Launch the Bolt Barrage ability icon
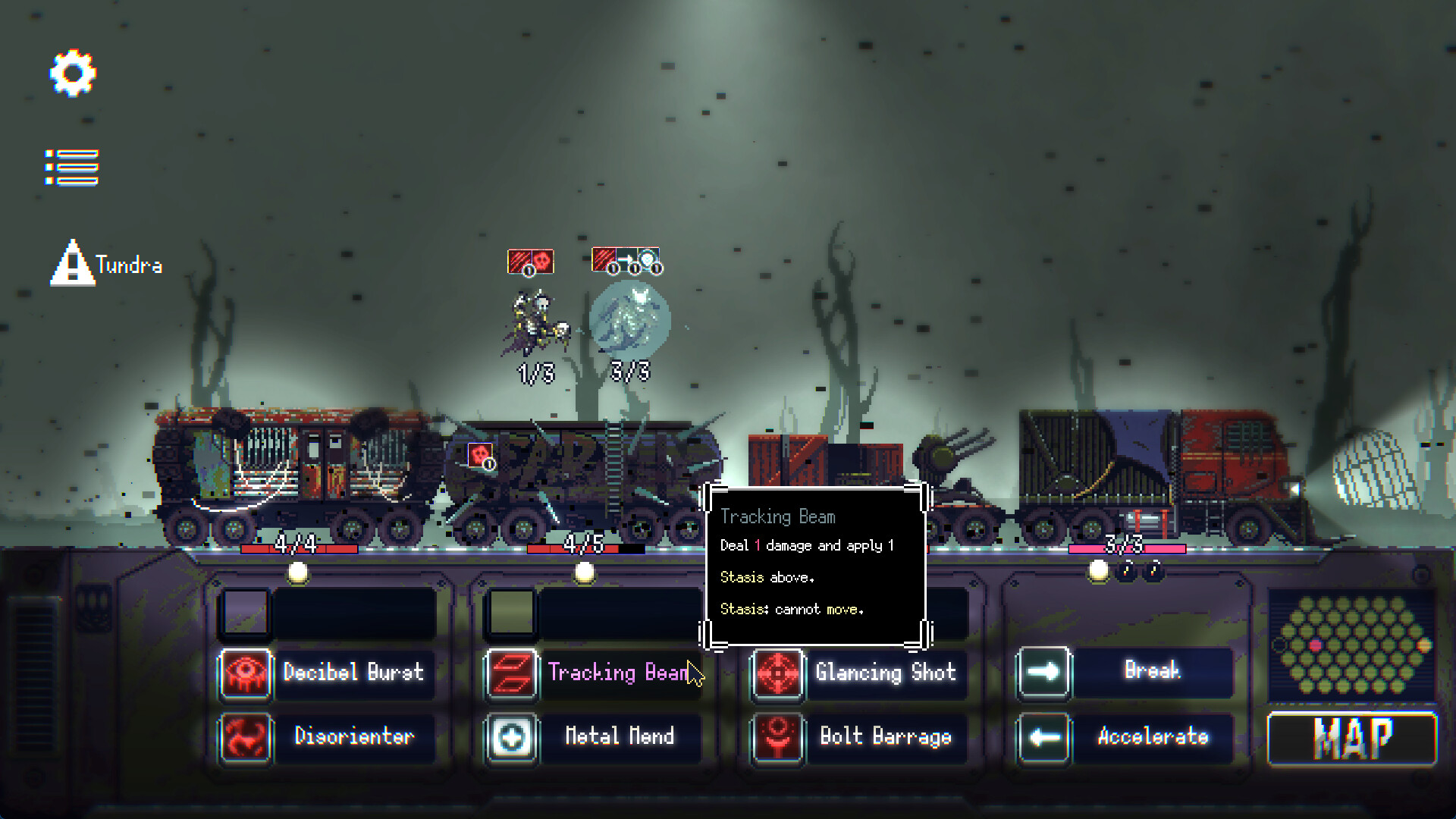1456x819 pixels. coord(776,737)
